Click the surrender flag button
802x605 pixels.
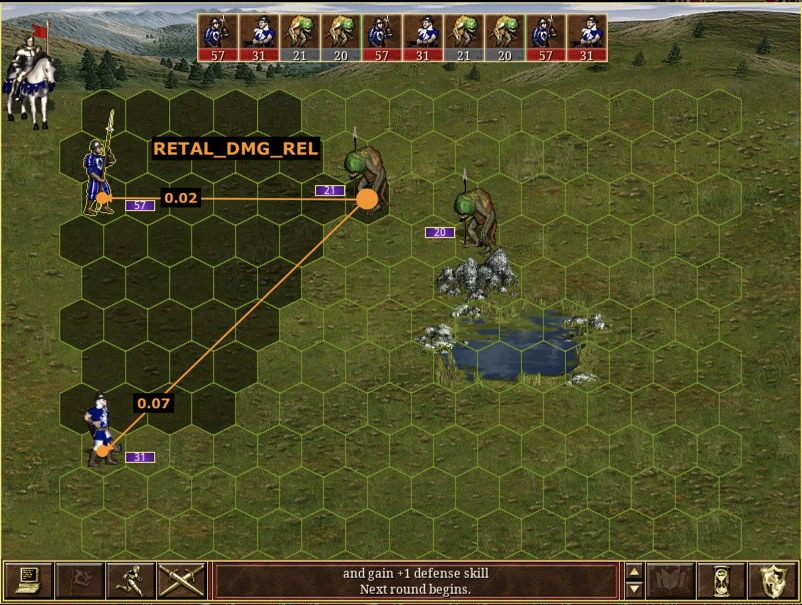tap(79, 580)
